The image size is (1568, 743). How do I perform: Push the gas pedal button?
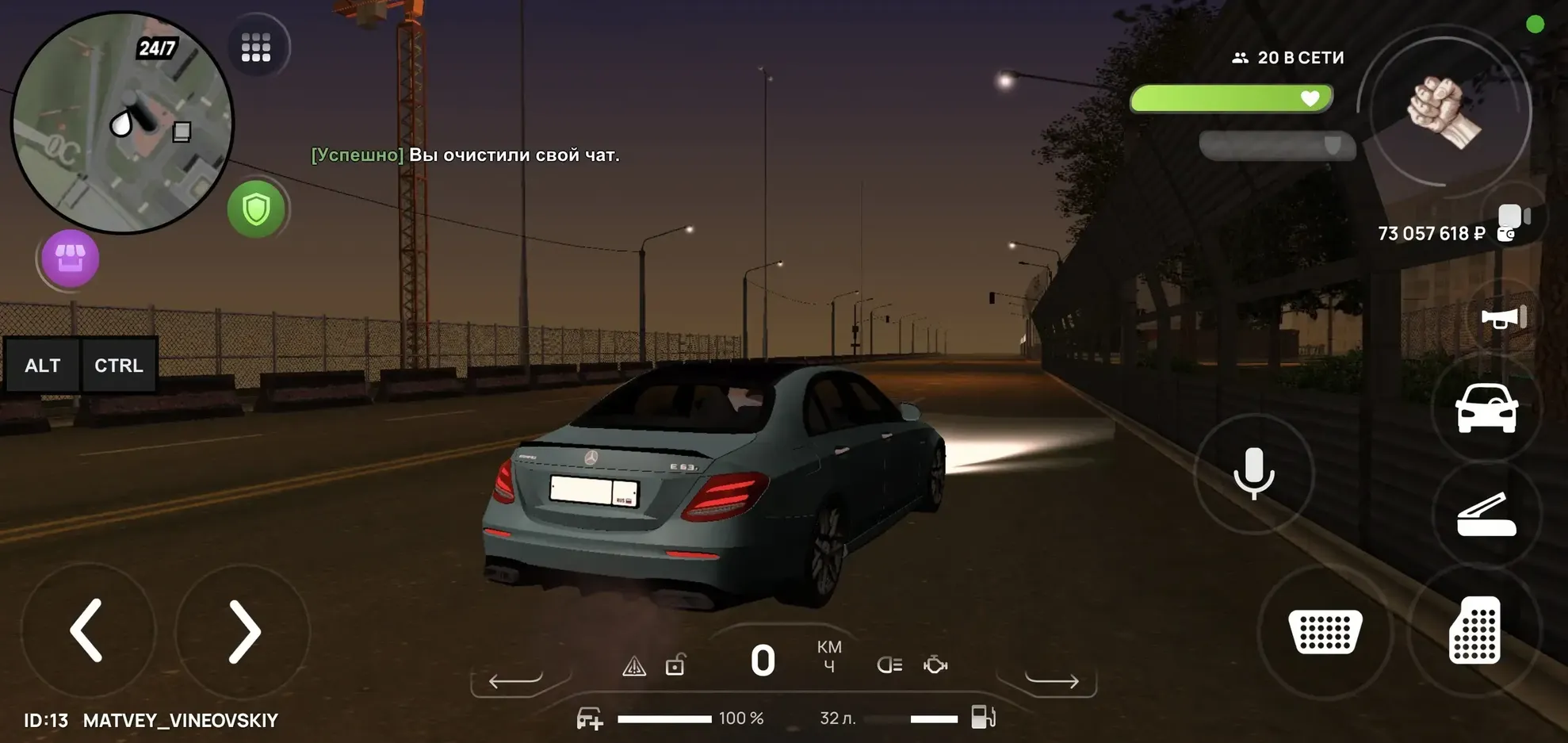pos(1474,630)
